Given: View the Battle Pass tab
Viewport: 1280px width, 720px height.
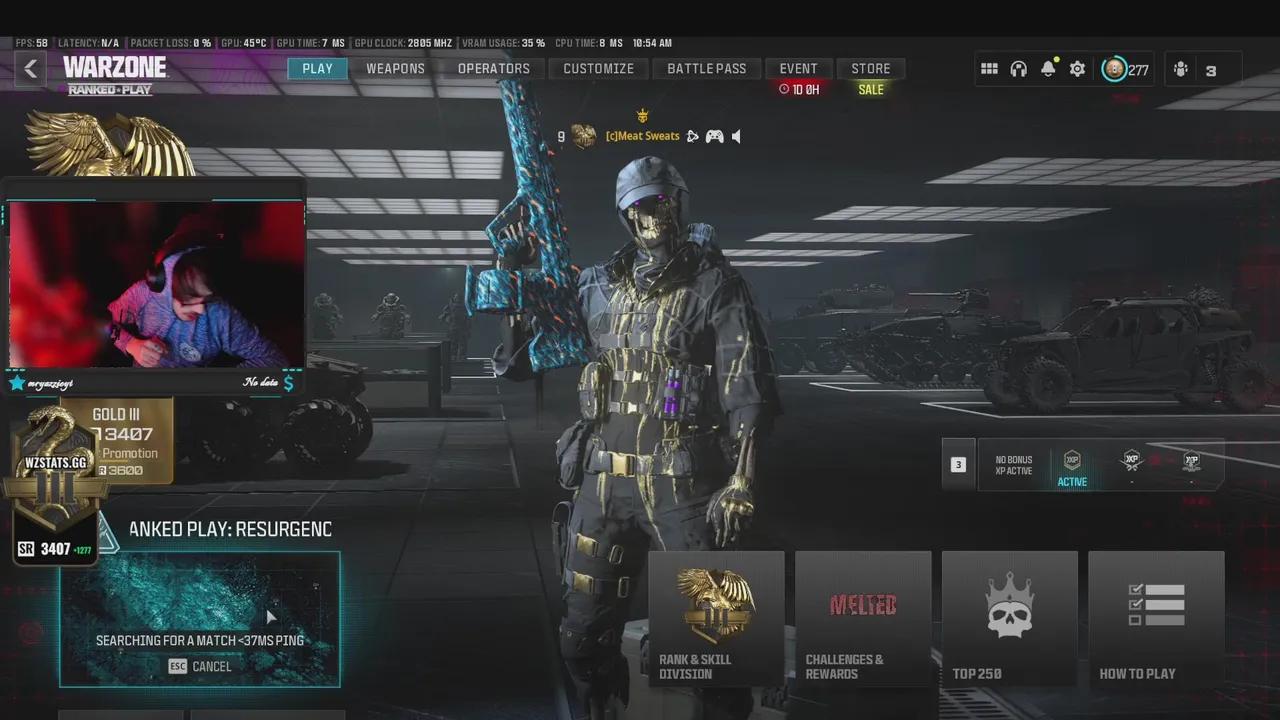Looking at the screenshot, I should tap(706, 69).
